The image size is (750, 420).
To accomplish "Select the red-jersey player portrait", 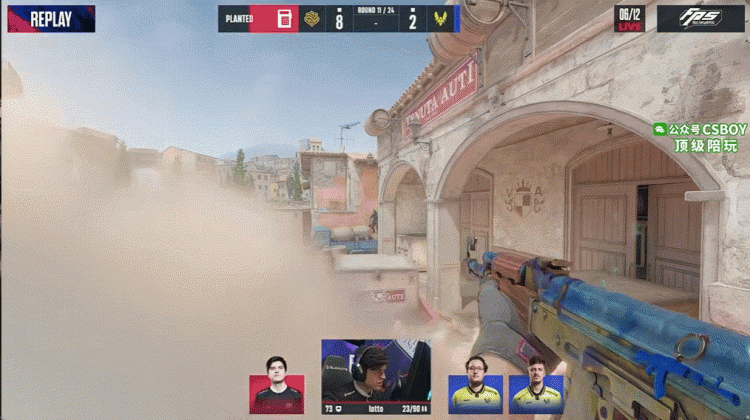I will click(277, 384).
